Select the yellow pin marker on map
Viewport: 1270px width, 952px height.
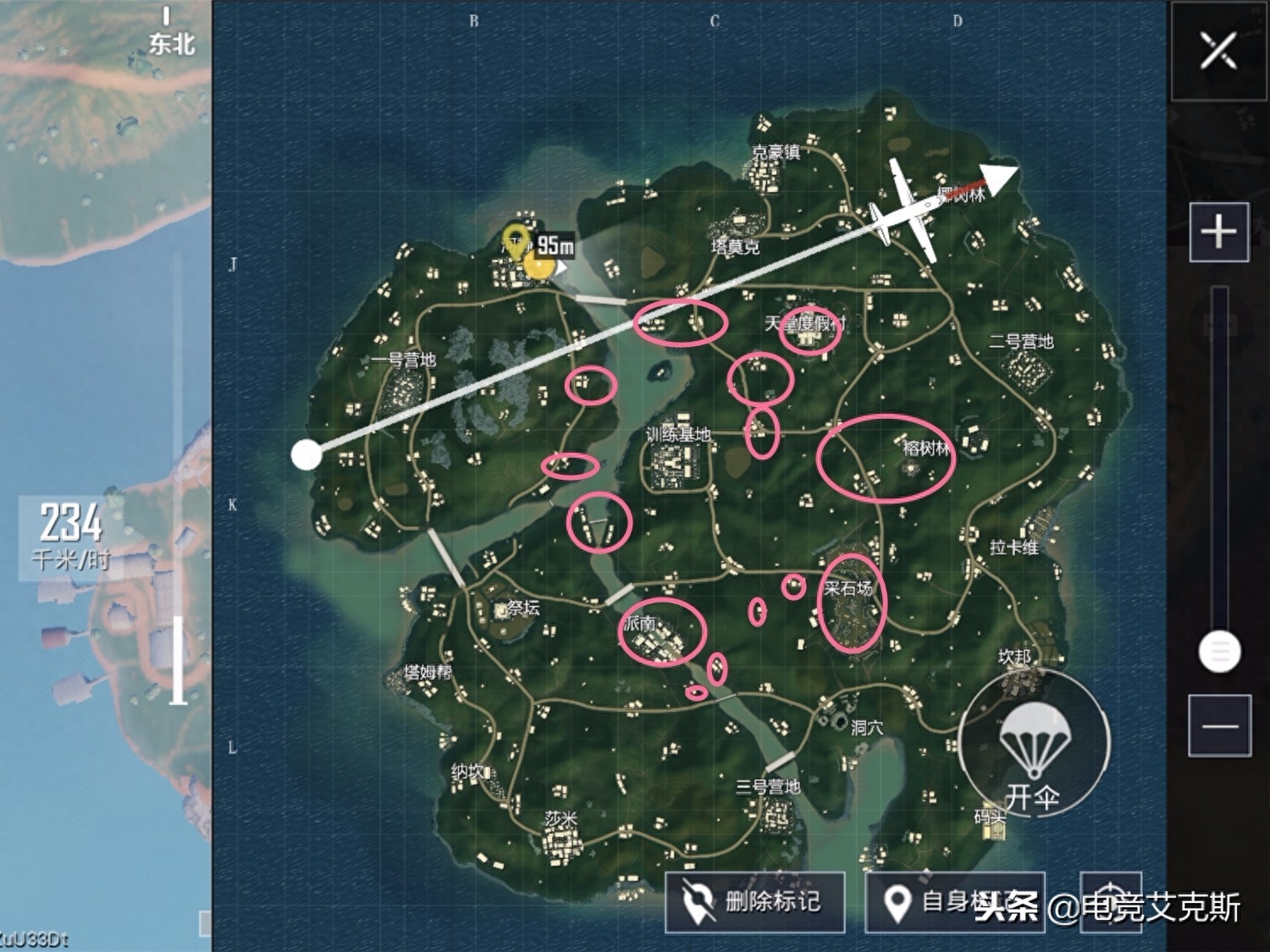tap(515, 240)
